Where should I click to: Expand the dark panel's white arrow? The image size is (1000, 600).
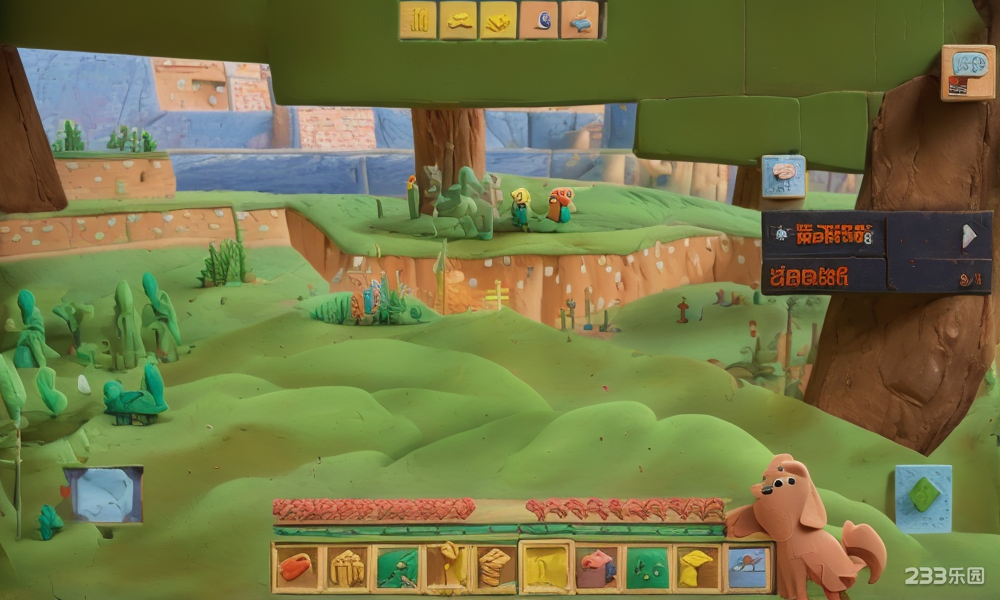(967, 236)
